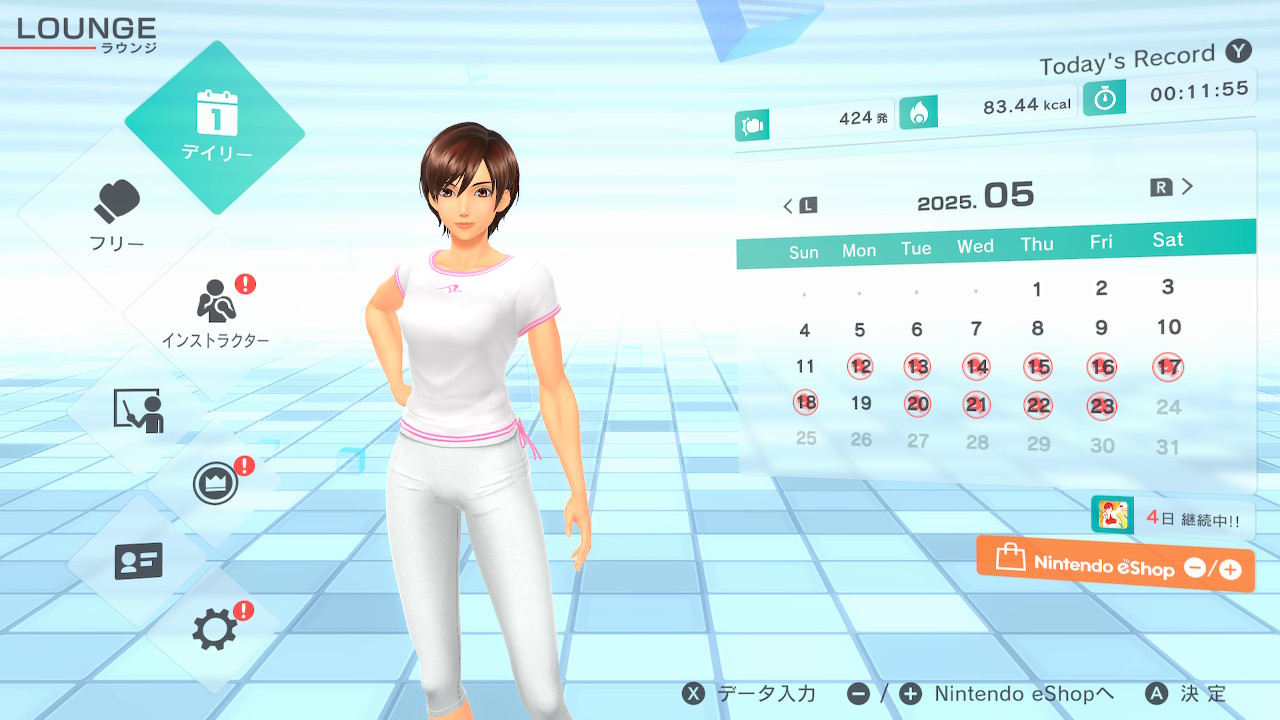Click May 17 calendar date
This screenshot has width=1280, height=720.
pyautogui.click(x=1168, y=367)
